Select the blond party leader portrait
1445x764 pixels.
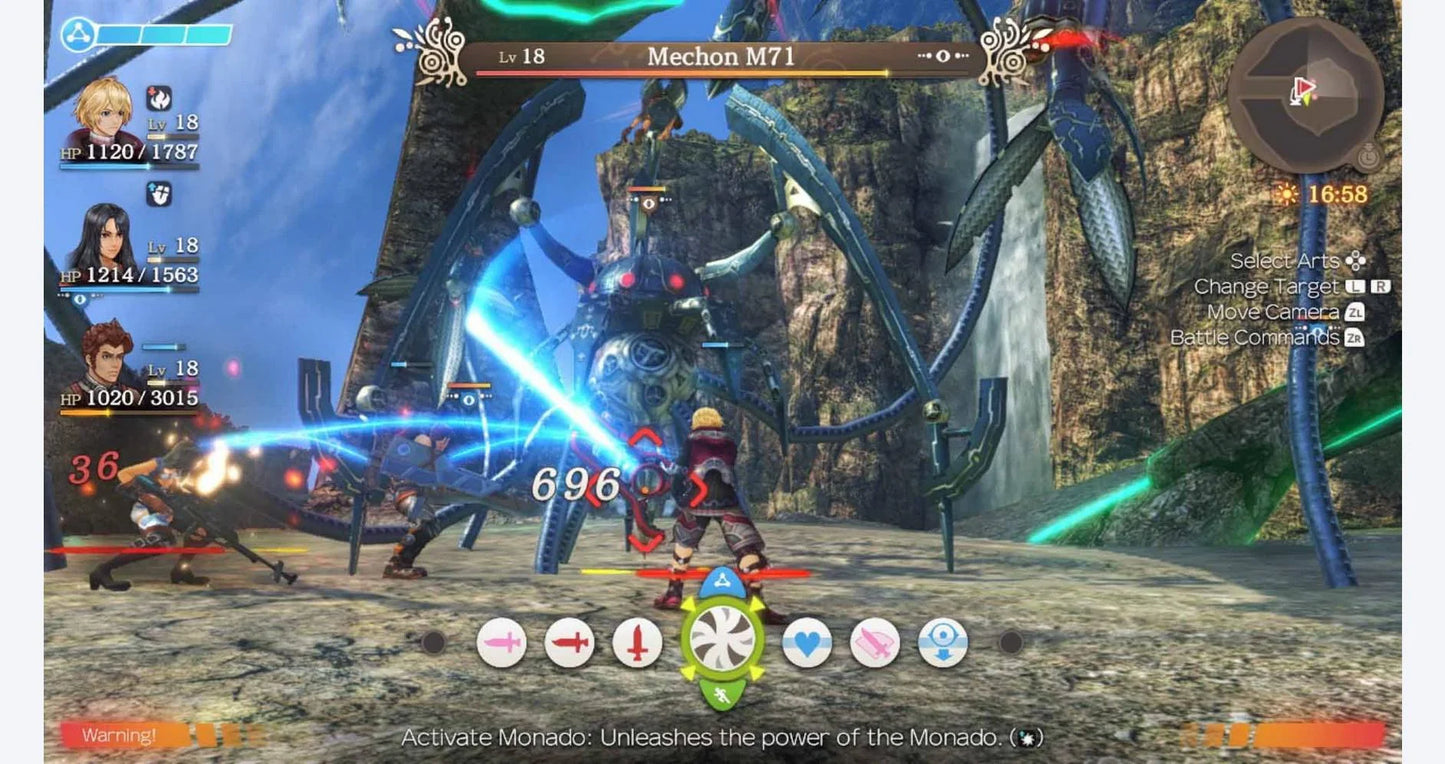coord(102,112)
